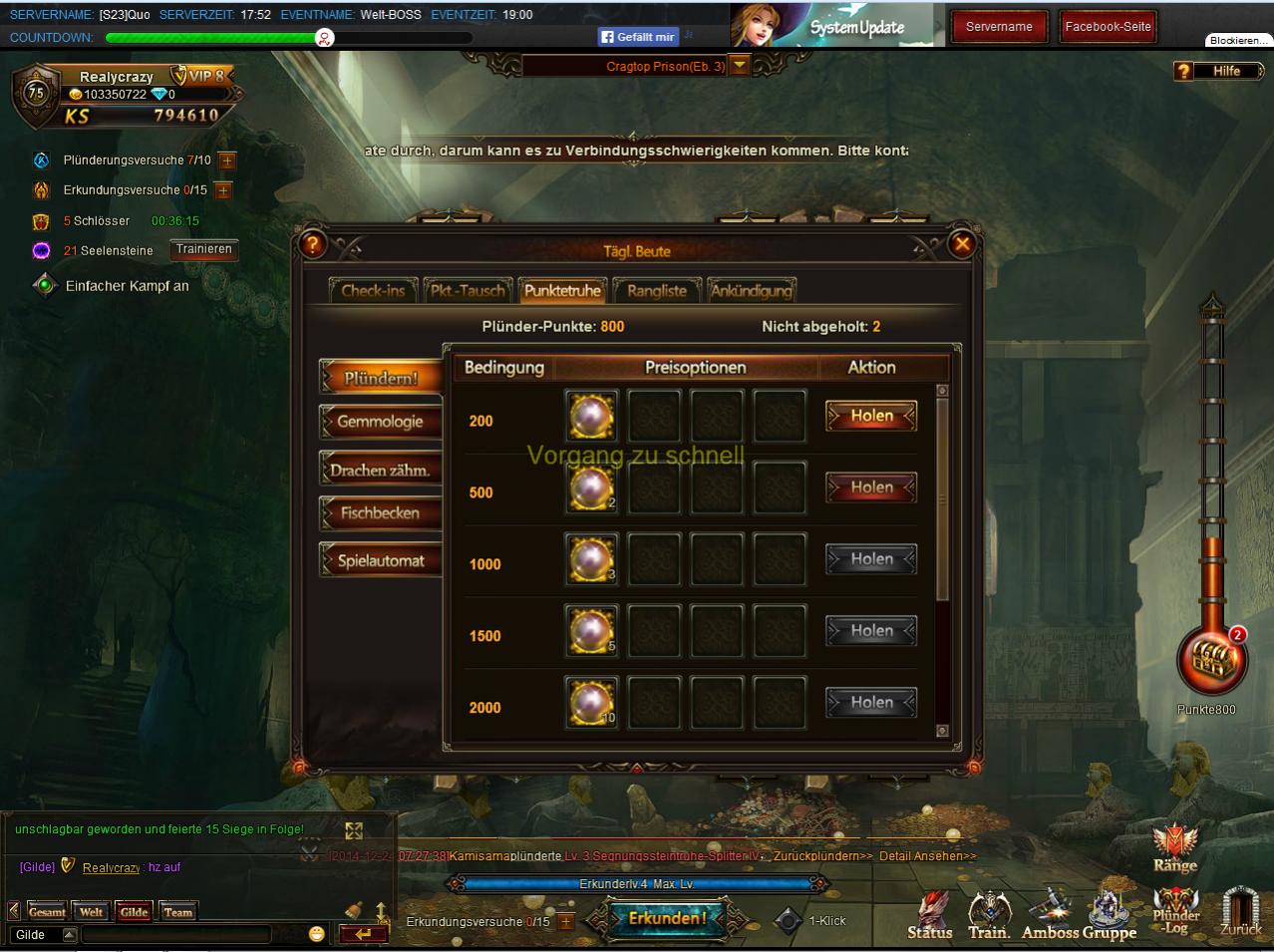1274x952 pixels.
Task: Open the Ränge rankings icon
Action: [1174, 847]
